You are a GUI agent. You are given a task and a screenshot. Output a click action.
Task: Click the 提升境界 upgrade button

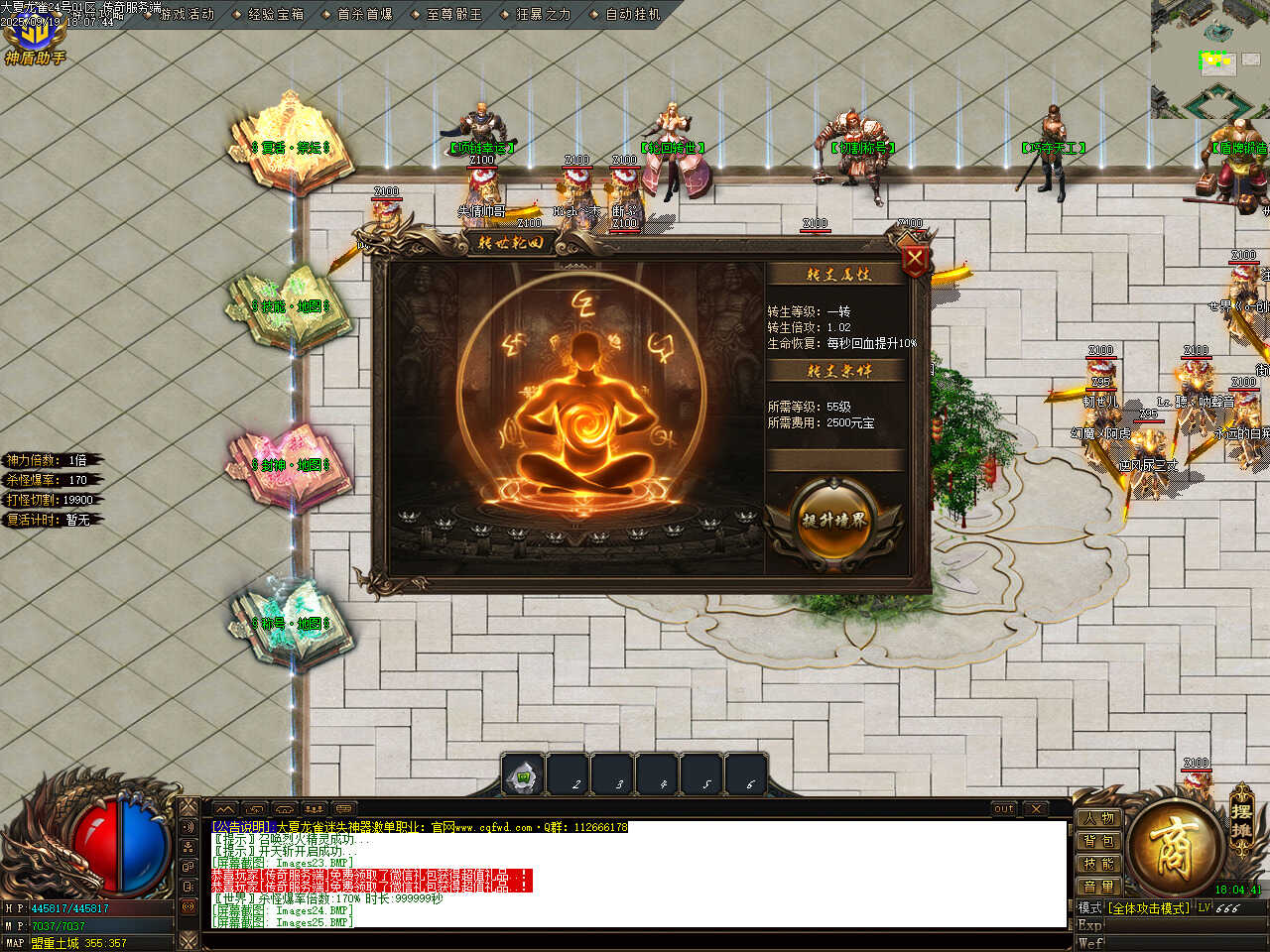(x=834, y=521)
